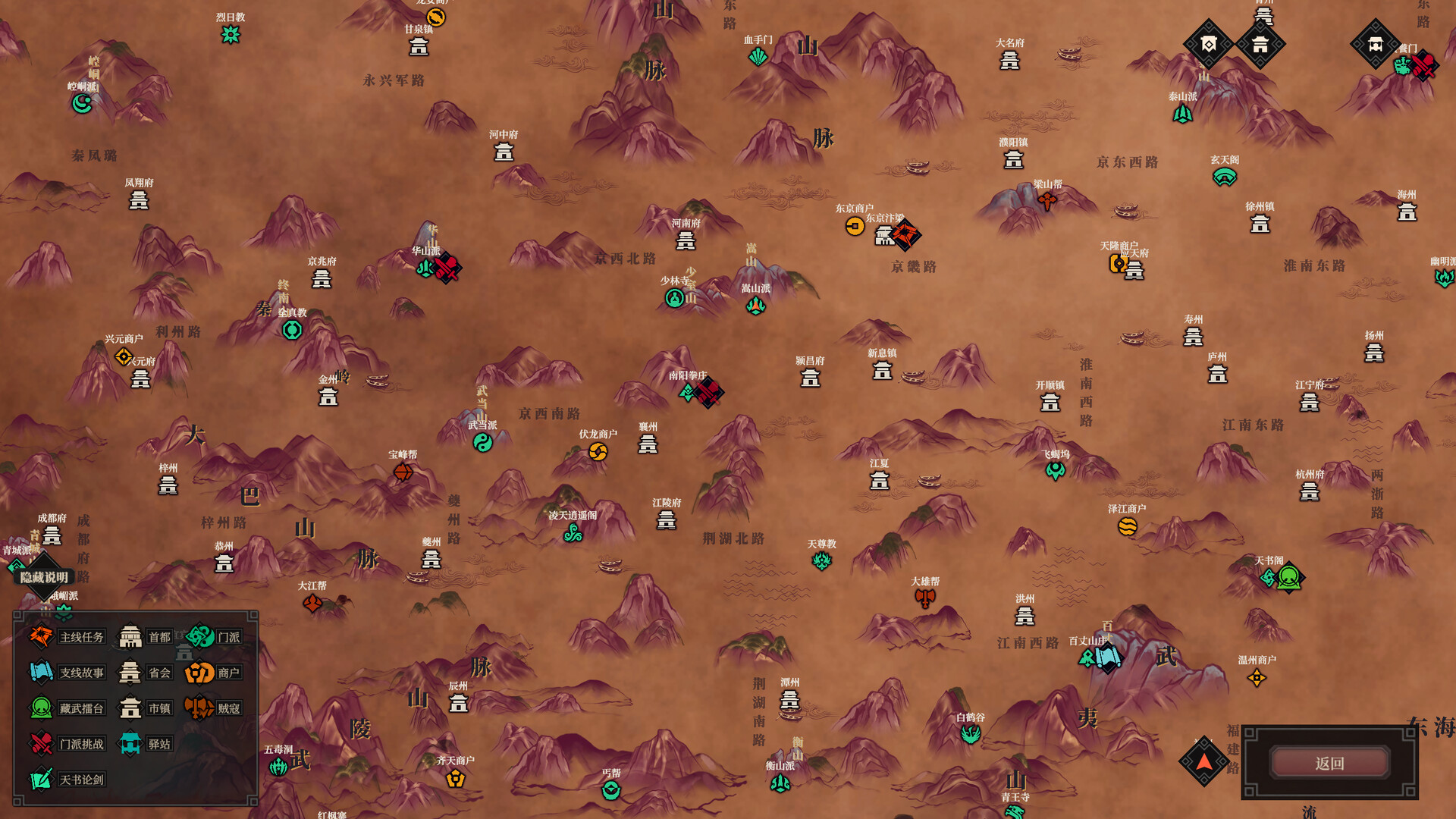Hide the legend with 隐藏说明
This screenshot has height=819, width=1456.
[x=44, y=577]
